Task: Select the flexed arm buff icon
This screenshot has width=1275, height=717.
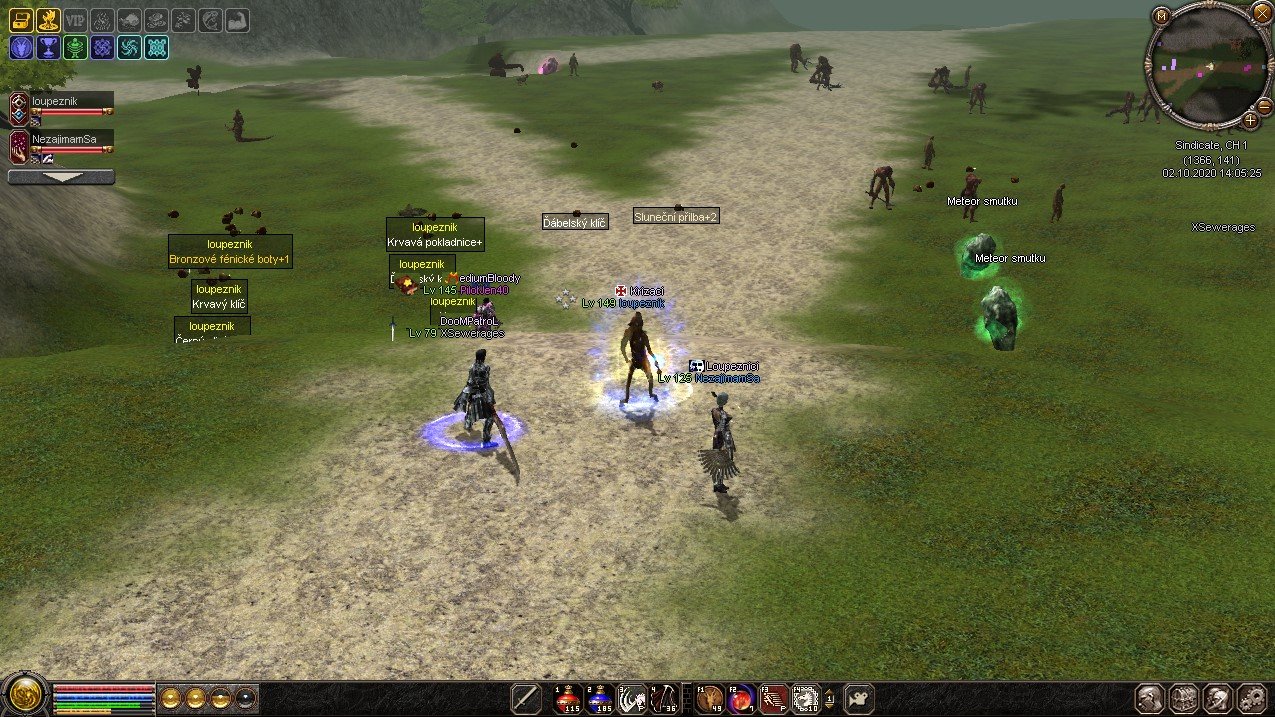Action: [x=237, y=19]
